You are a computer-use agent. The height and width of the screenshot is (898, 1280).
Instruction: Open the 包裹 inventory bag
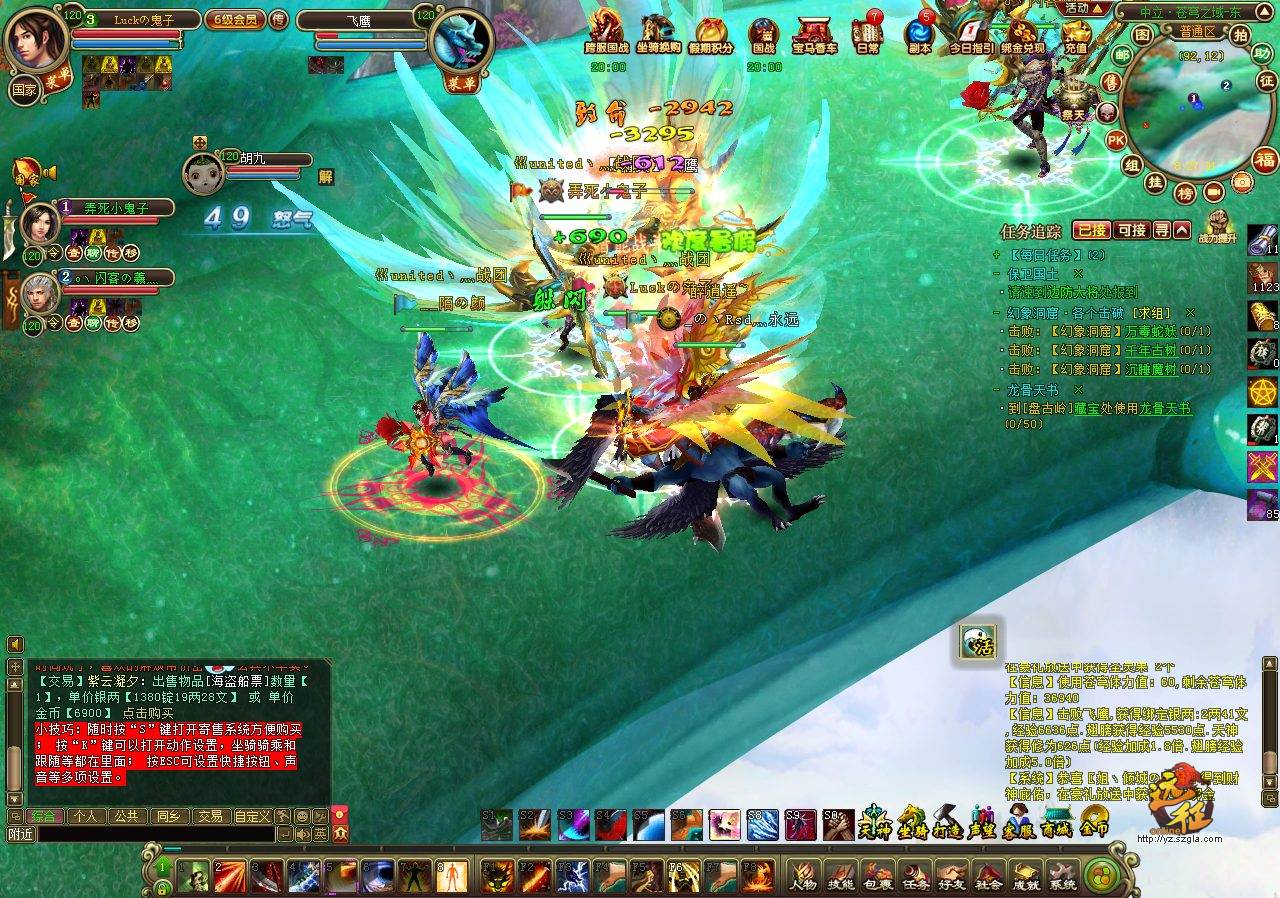pyautogui.click(x=878, y=875)
